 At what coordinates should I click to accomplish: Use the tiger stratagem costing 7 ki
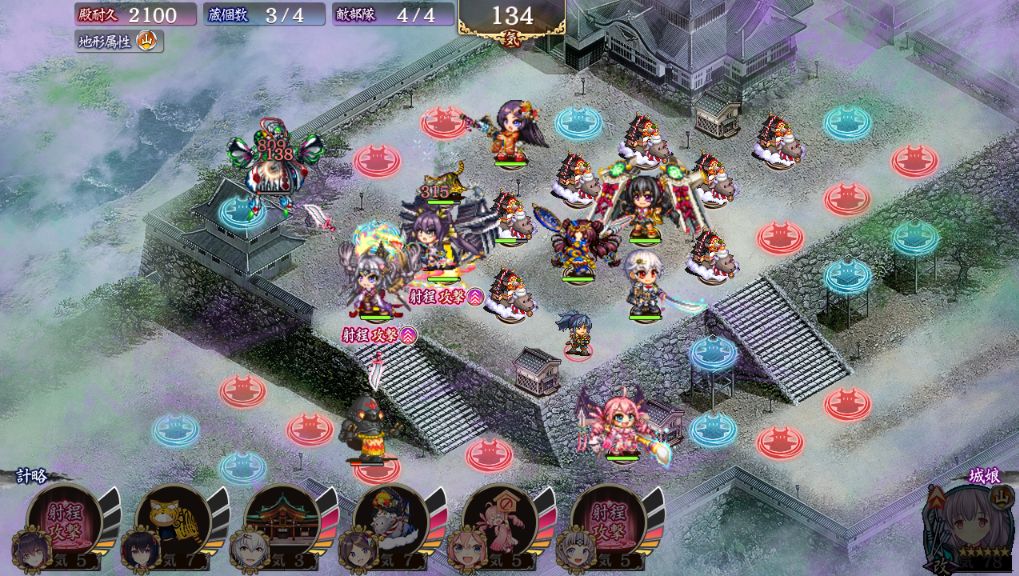(170, 522)
